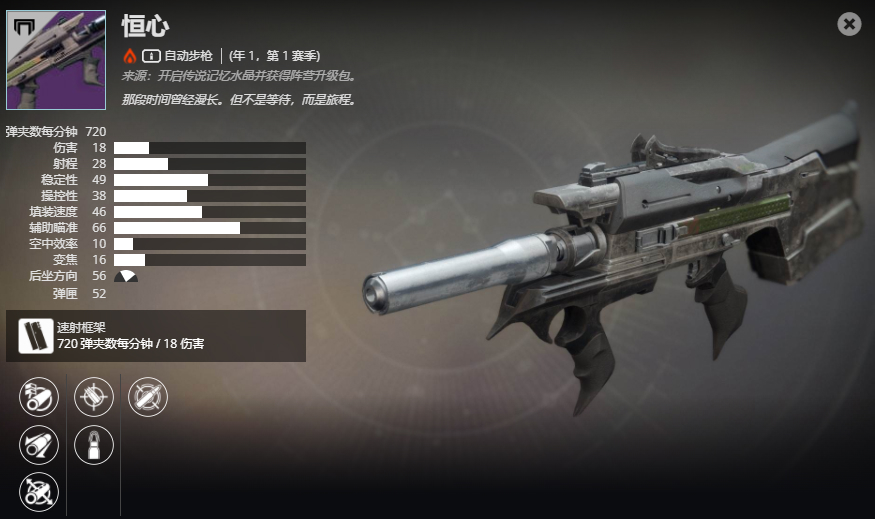This screenshot has height=519, width=875.
Task: Click the ammo type icon beside 自动步枪
Action: point(151,55)
